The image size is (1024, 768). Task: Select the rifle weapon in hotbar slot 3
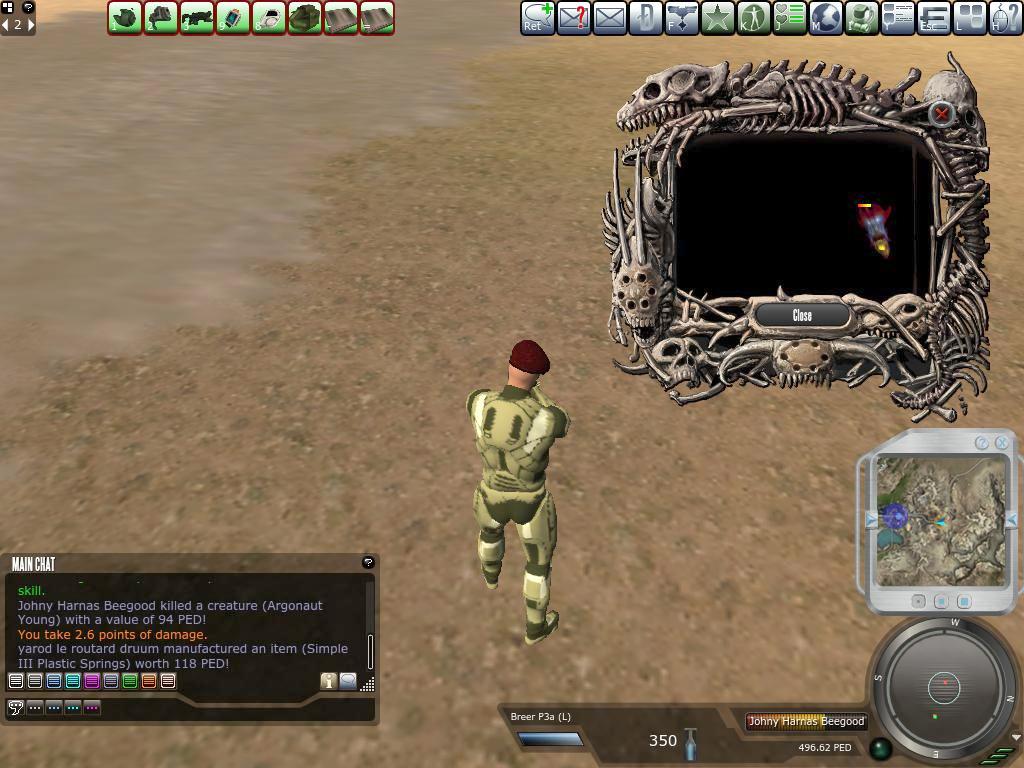(x=197, y=17)
